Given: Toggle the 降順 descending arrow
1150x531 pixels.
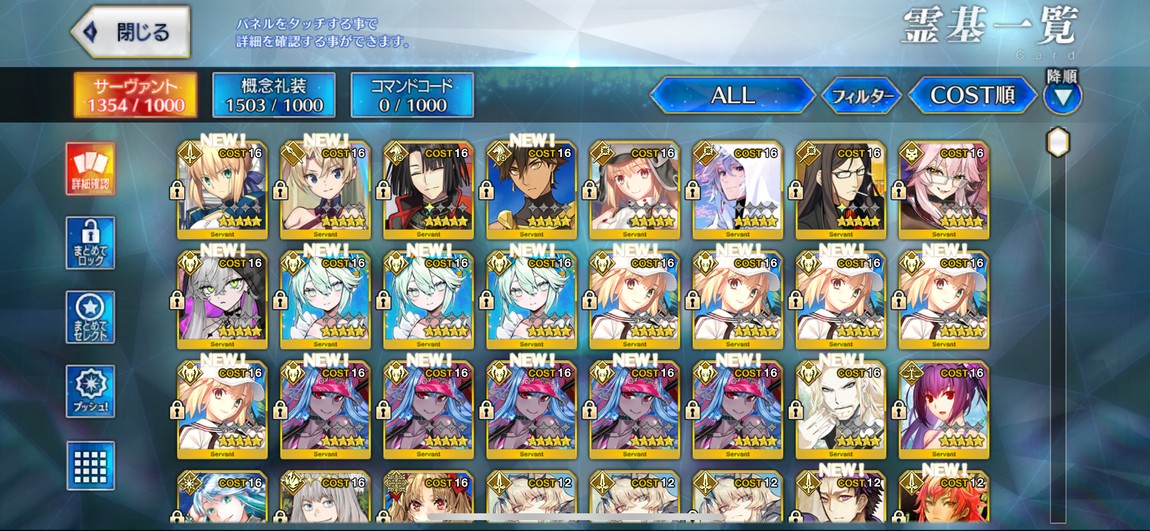Looking at the screenshot, I should 1062,97.
